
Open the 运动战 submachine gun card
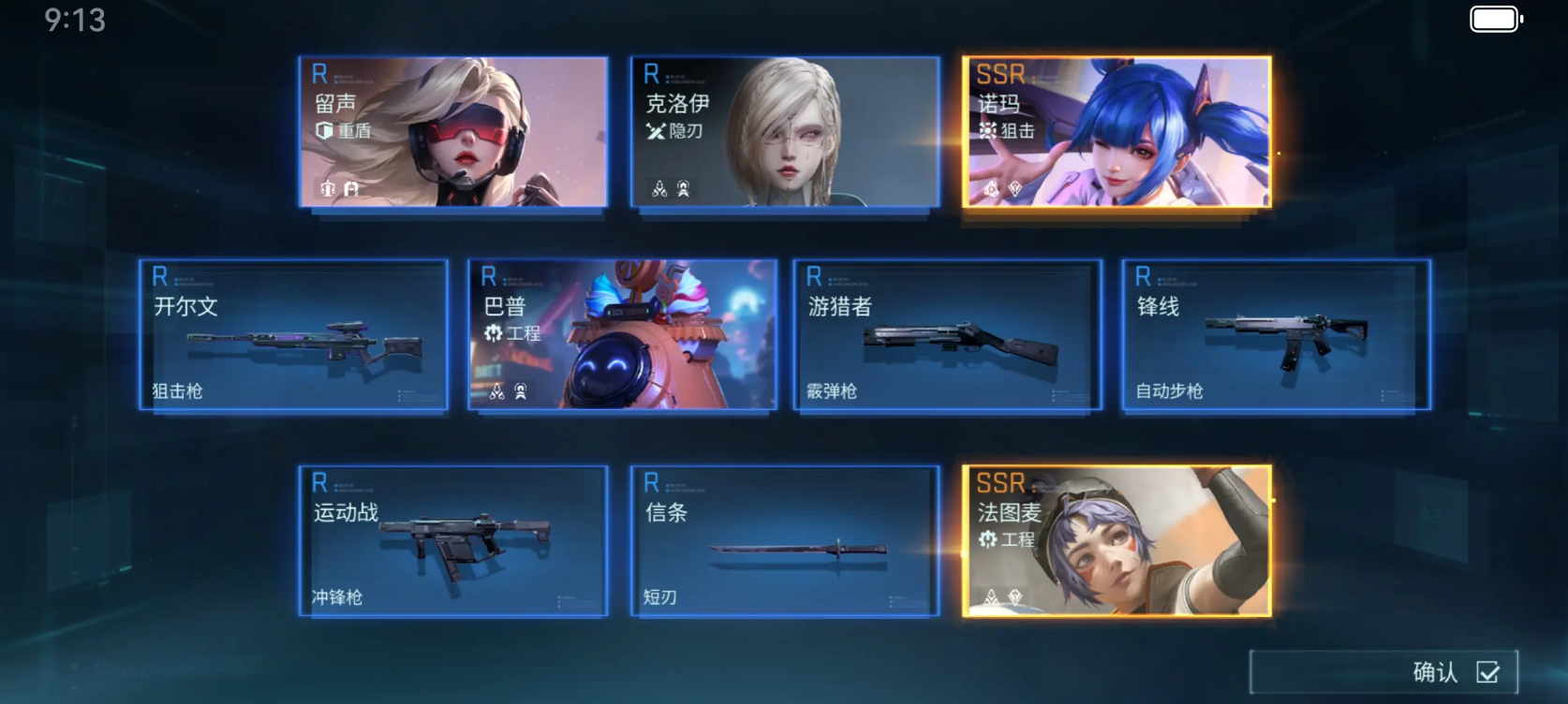(453, 541)
